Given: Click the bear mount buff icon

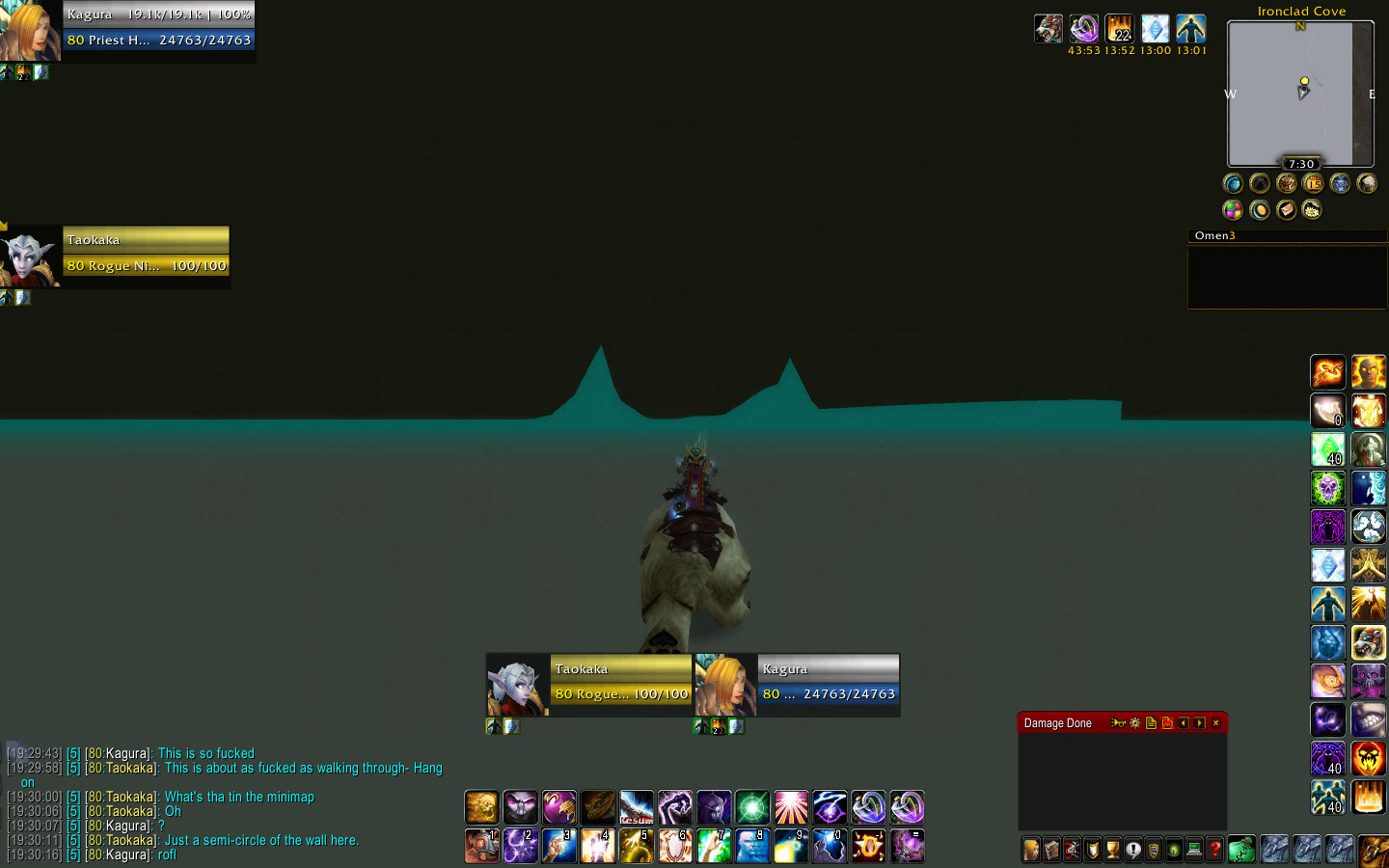Looking at the screenshot, I should click(1049, 29).
